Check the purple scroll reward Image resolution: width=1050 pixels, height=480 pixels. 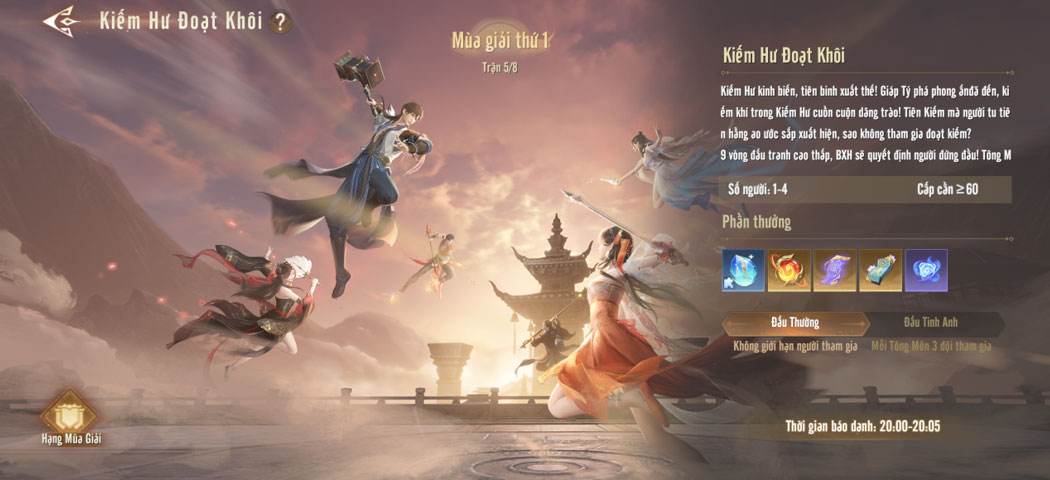(835, 270)
